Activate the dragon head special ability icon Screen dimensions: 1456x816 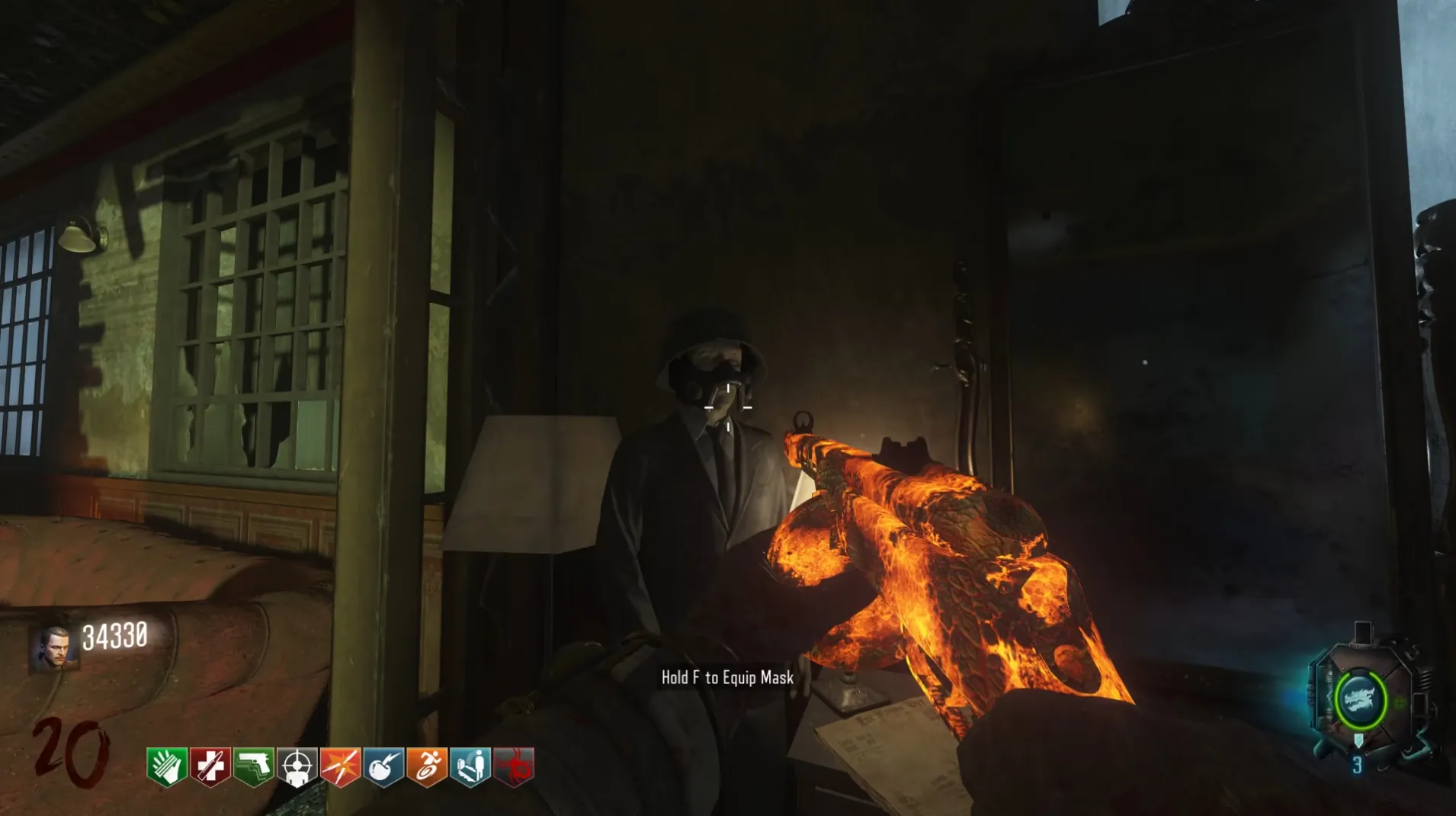[1359, 699]
